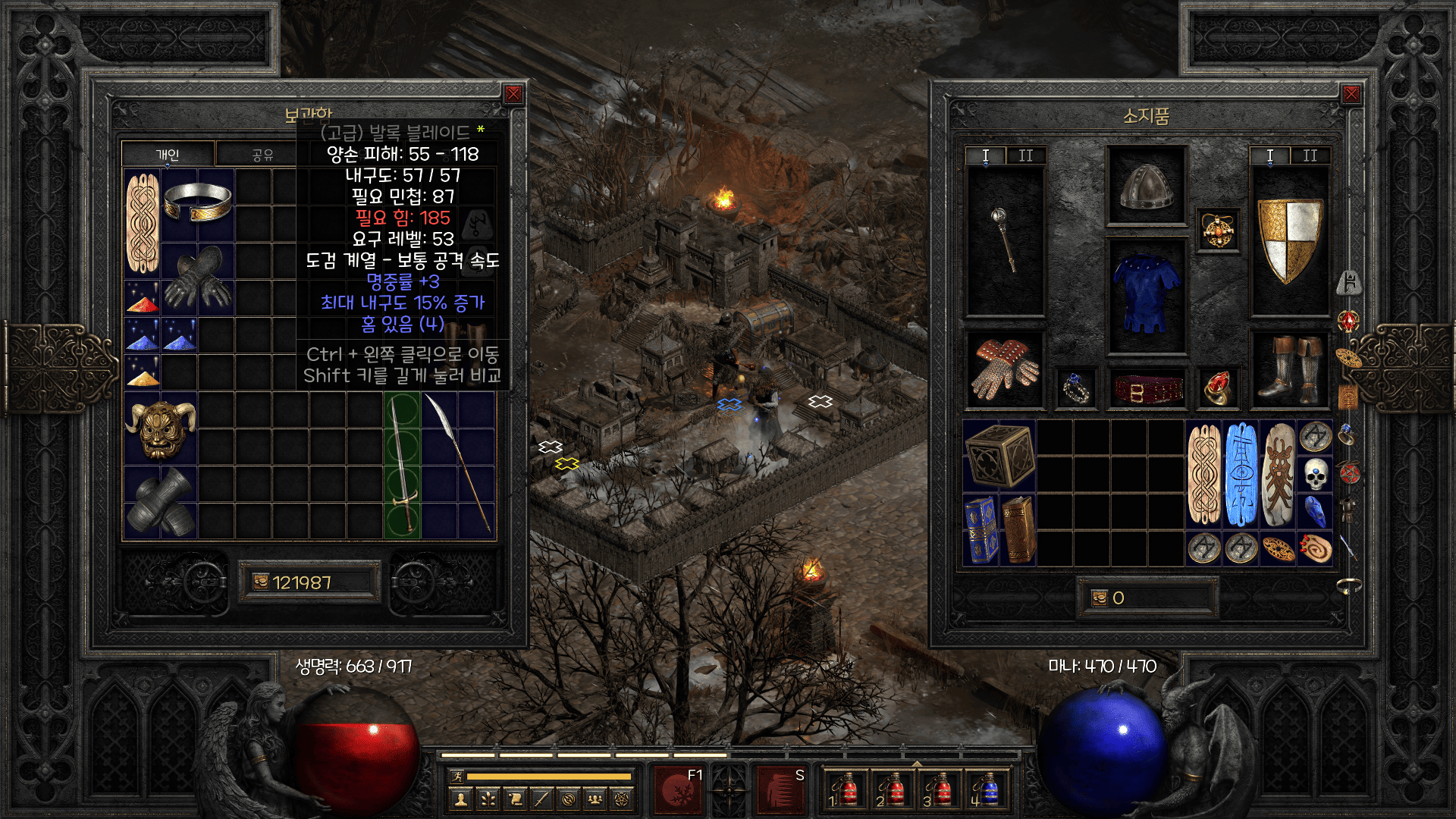This screenshot has height=819, width=1456.
Task: Select the skull gem in inventory
Action: (1316, 475)
